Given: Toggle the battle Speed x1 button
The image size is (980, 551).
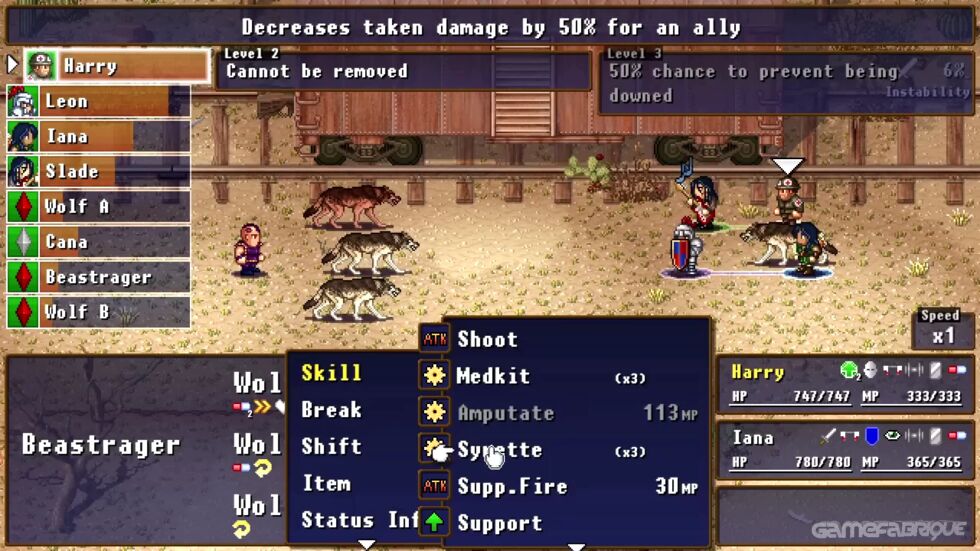Looking at the screenshot, I should [x=943, y=329].
